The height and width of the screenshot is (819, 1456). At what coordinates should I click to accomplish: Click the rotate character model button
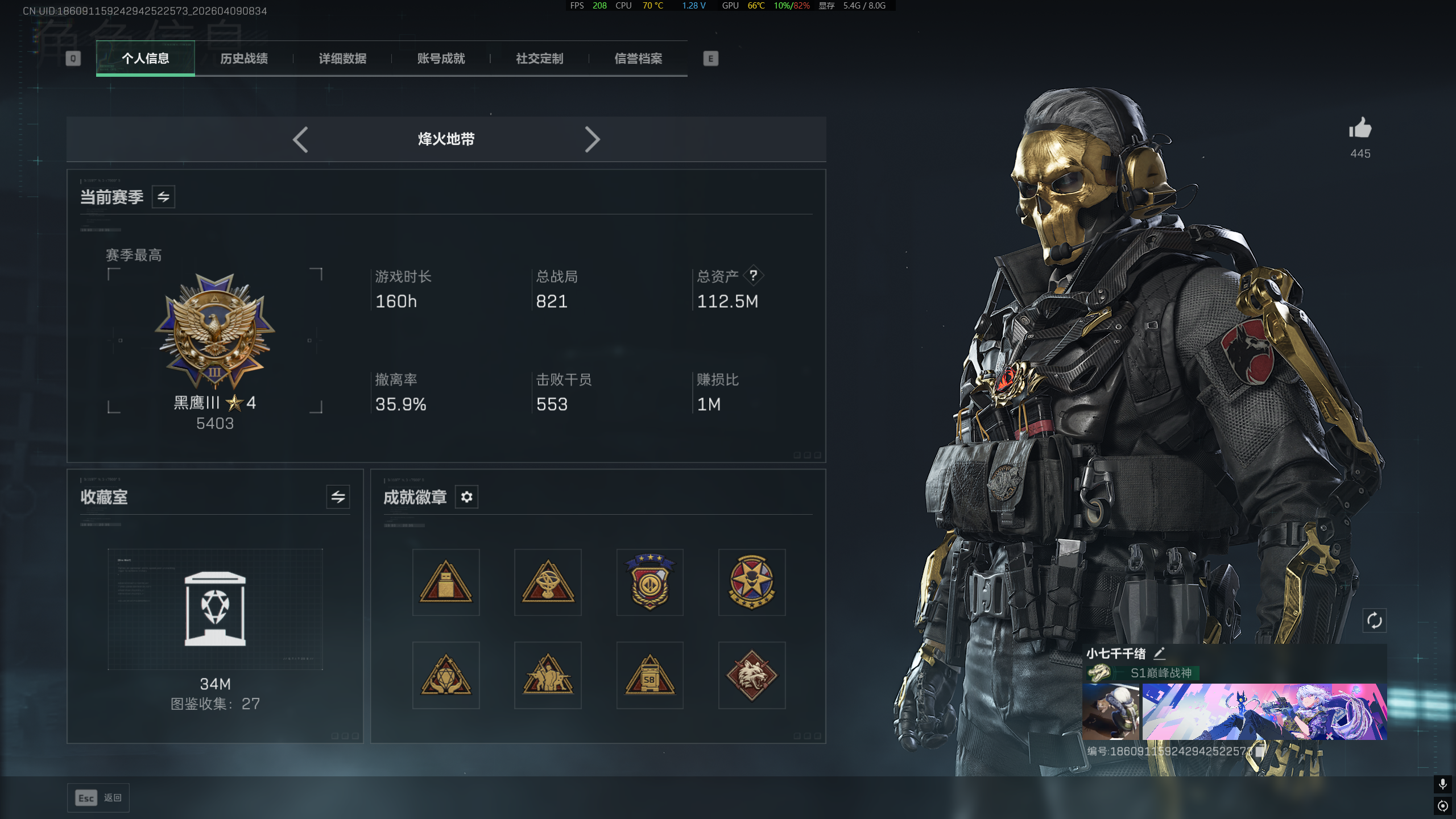click(1374, 621)
